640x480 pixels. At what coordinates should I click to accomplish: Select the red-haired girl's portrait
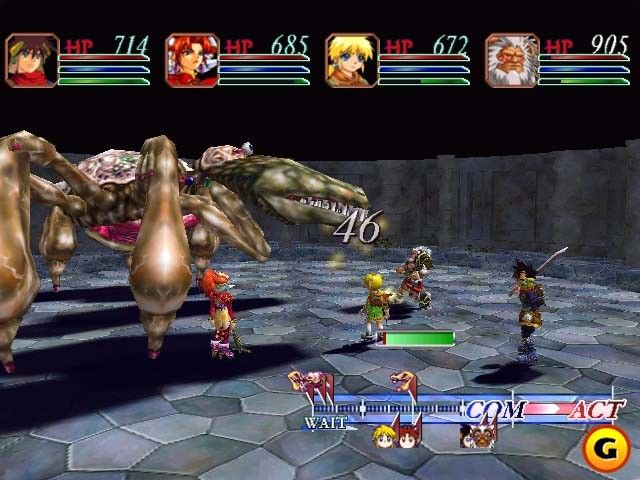click(x=192, y=60)
